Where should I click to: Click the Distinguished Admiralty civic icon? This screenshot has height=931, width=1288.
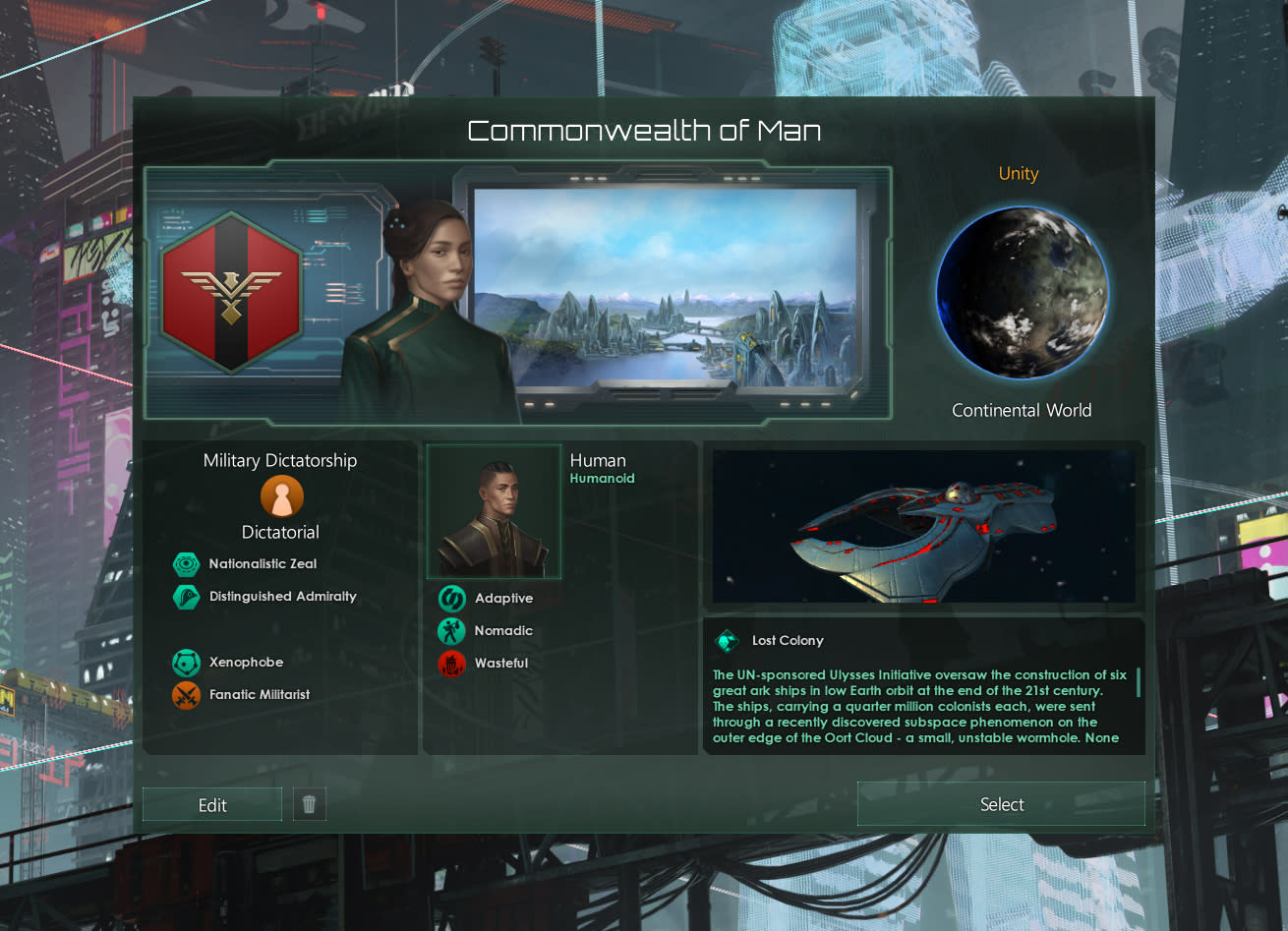tap(186, 597)
